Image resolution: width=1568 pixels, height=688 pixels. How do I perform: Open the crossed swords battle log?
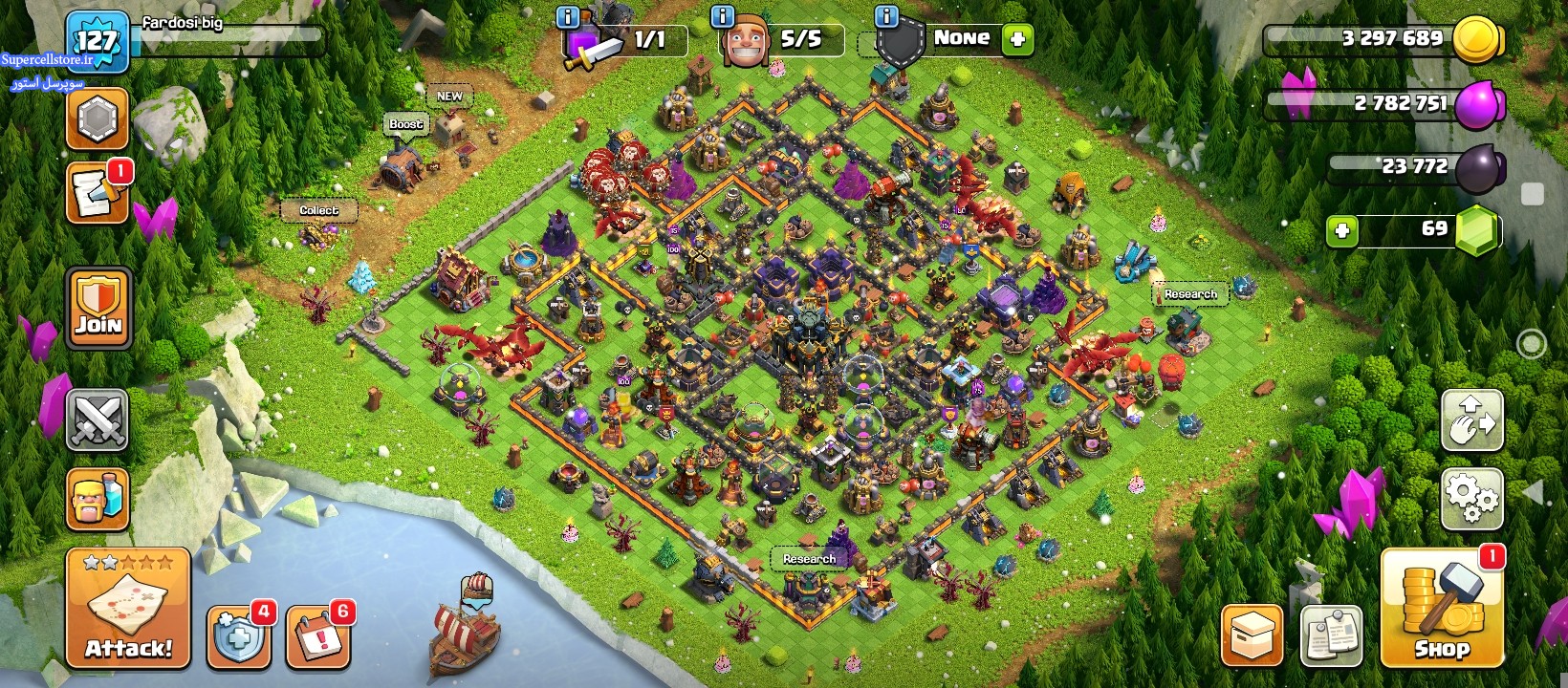coord(97,420)
